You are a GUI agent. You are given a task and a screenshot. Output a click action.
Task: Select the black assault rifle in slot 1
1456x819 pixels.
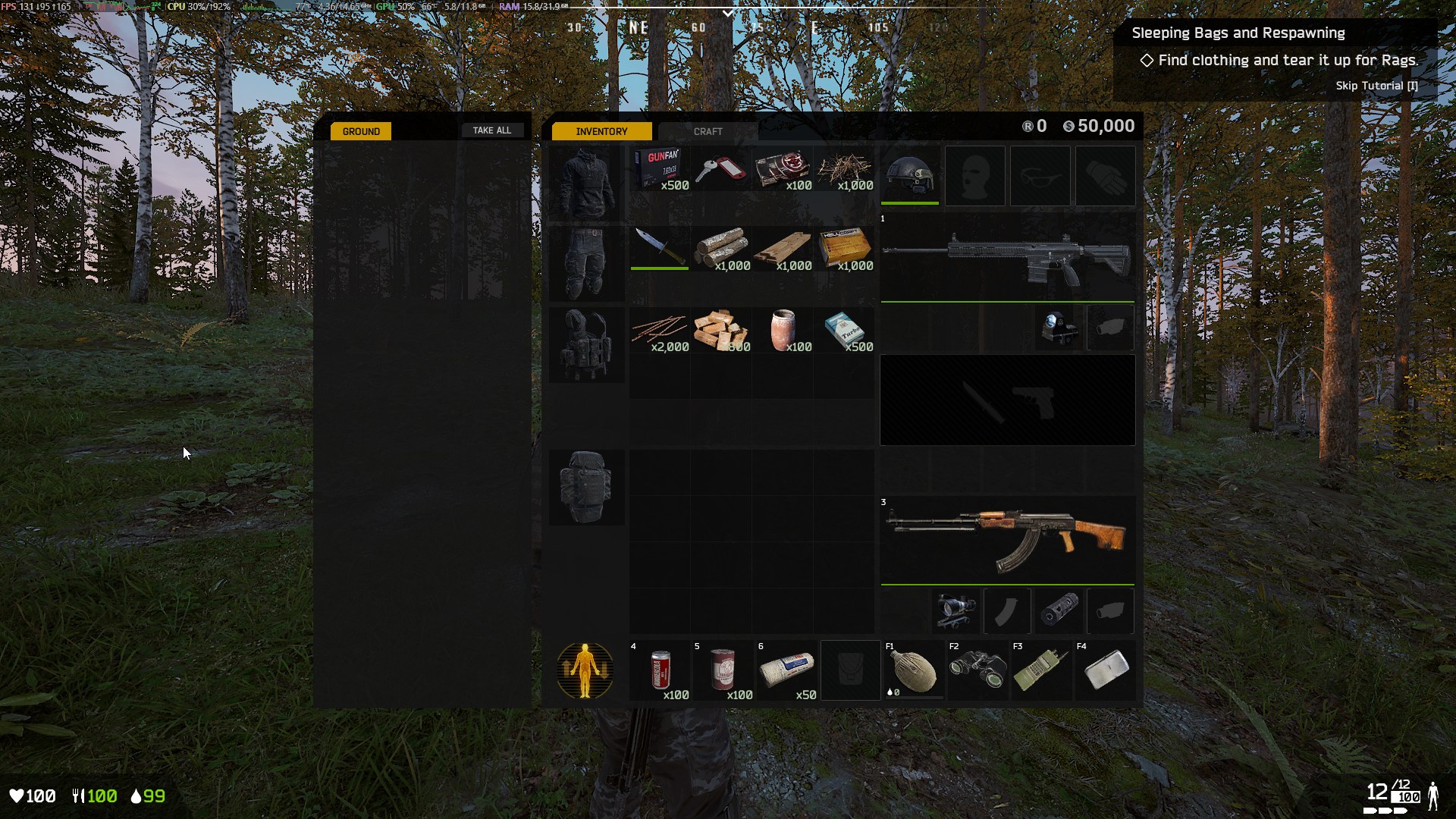pos(1007,258)
